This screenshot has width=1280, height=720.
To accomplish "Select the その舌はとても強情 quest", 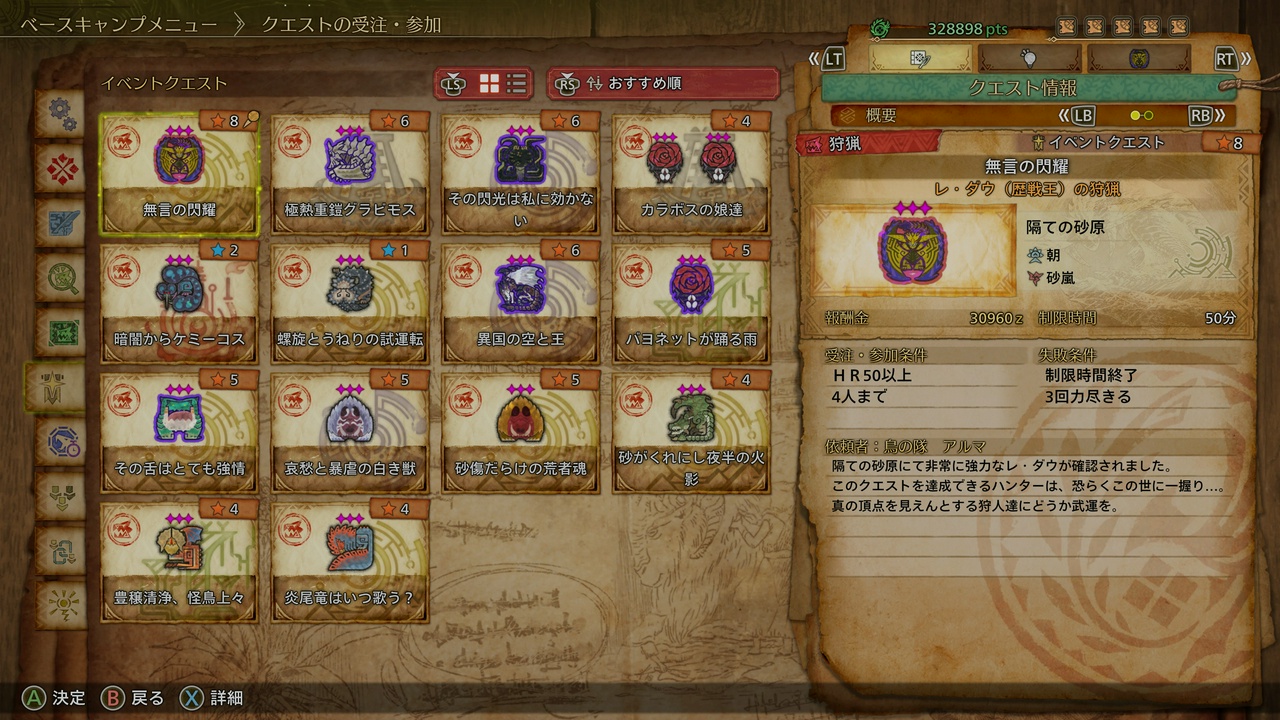I will point(179,431).
